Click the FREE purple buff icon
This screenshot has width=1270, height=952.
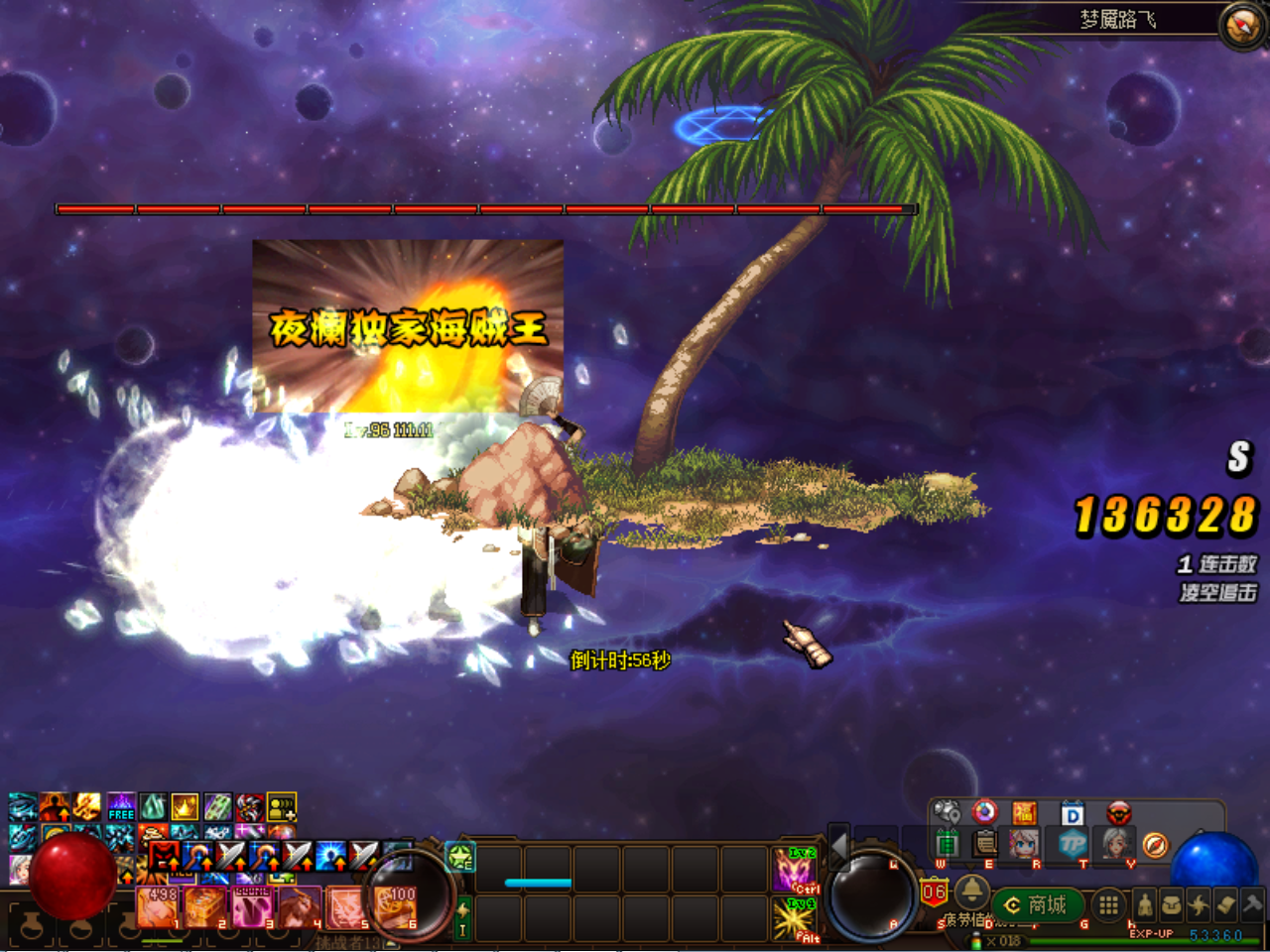pyautogui.click(x=121, y=806)
